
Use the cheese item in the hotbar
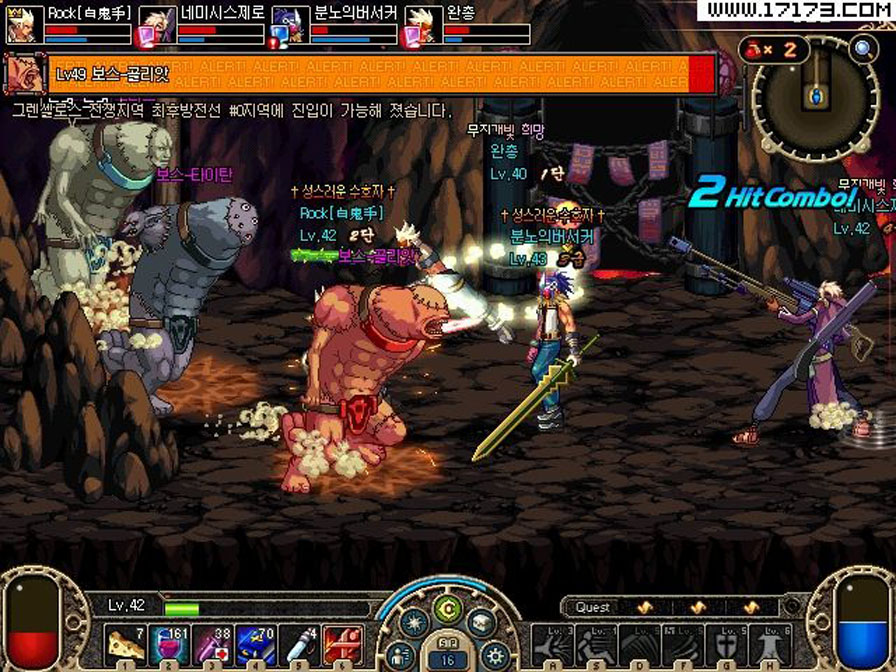click(124, 645)
